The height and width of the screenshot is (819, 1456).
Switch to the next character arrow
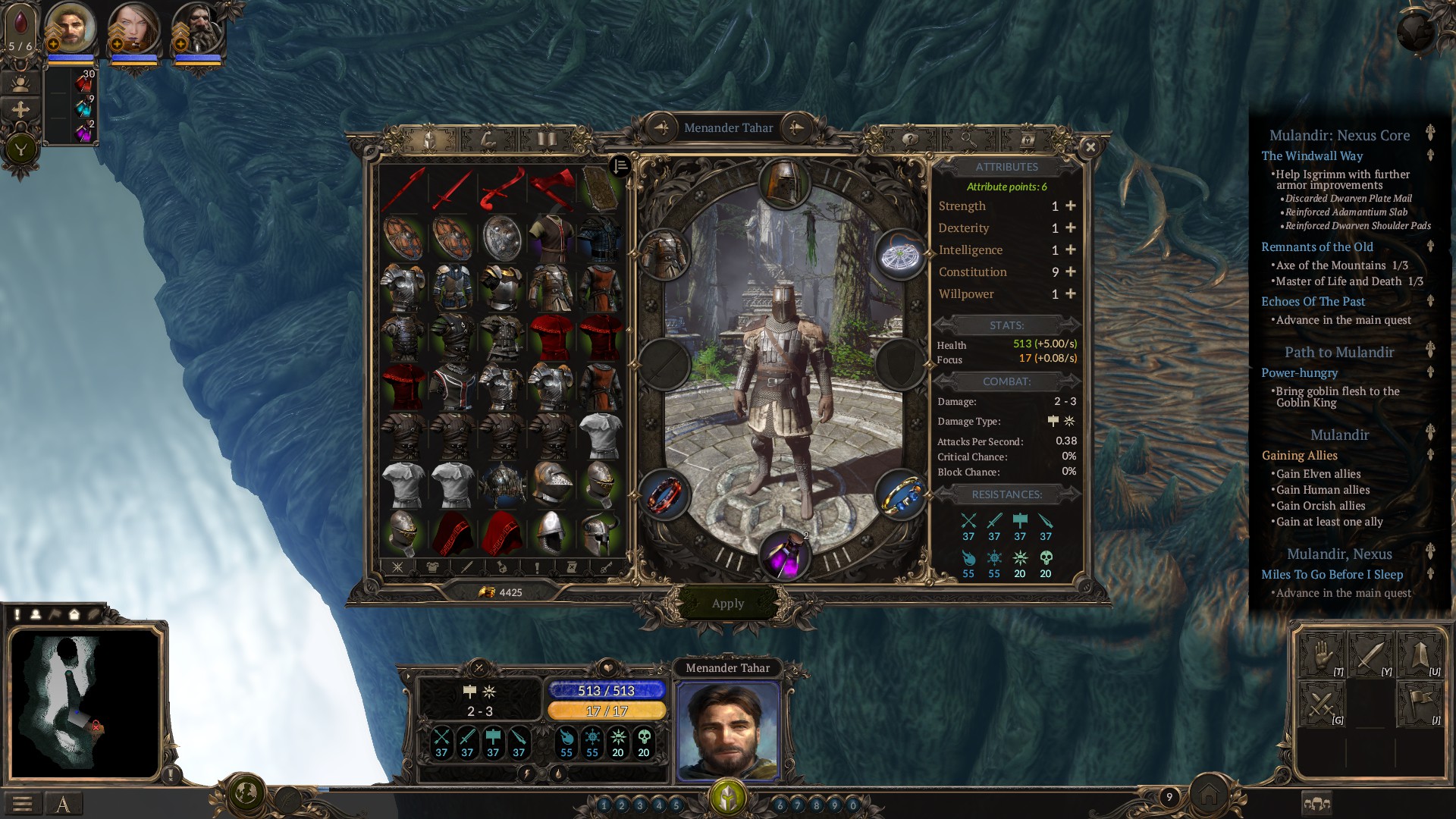click(795, 128)
